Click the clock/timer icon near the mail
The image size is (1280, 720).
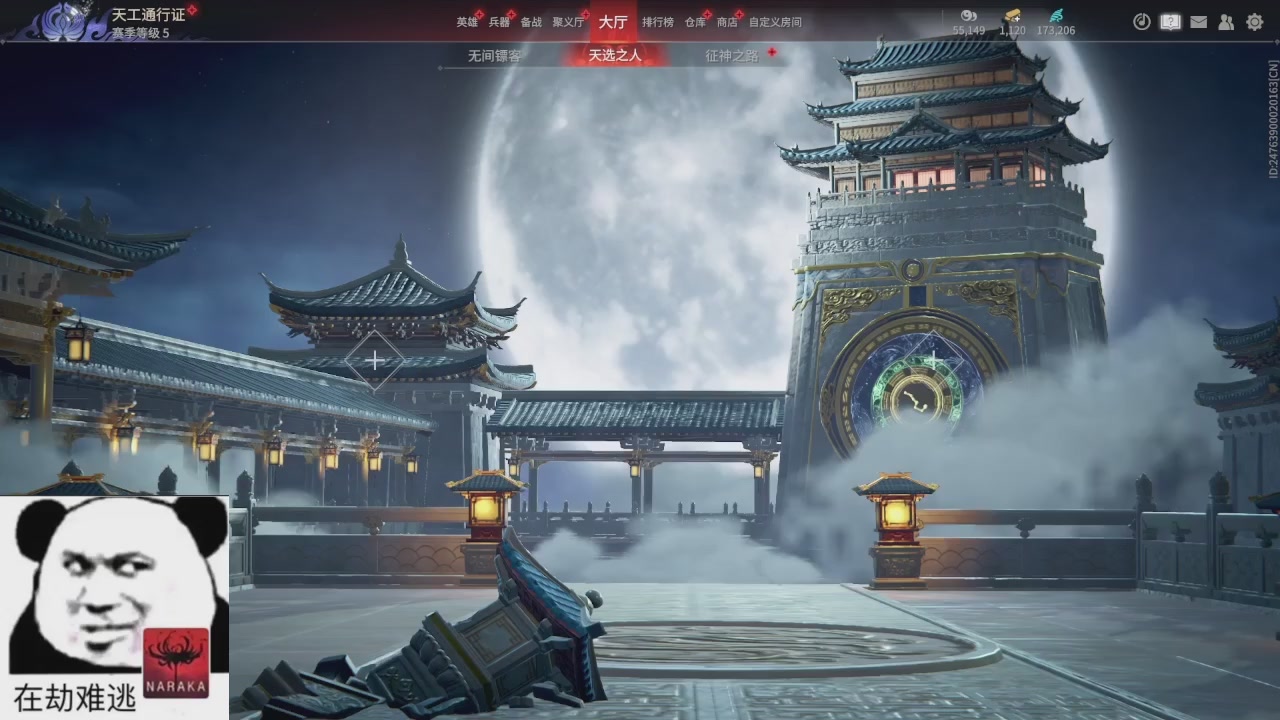(1140, 20)
